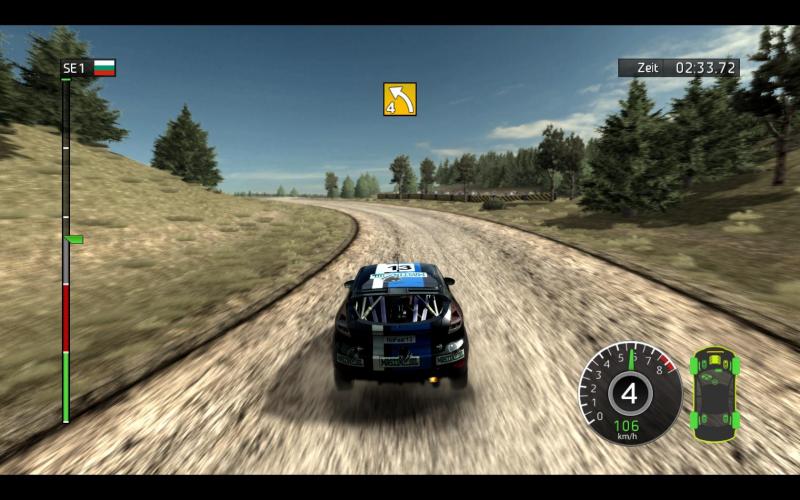Viewport: 800px width, 500px height.
Task: Click the green flag progress marker
Action: (x=73, y=239)
